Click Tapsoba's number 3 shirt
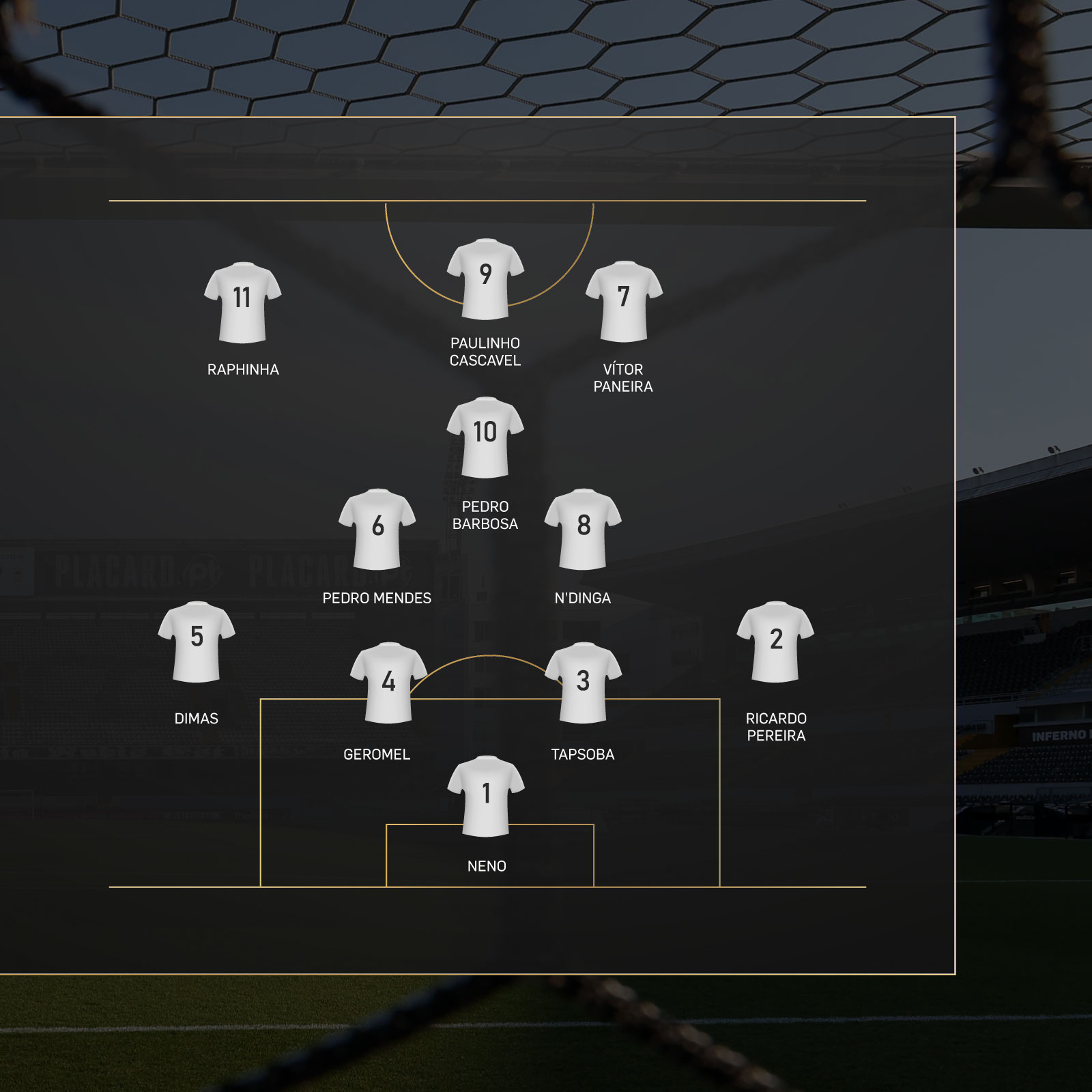Image resolution: width=1092 pixels, height=1092 pixels. 583,682
